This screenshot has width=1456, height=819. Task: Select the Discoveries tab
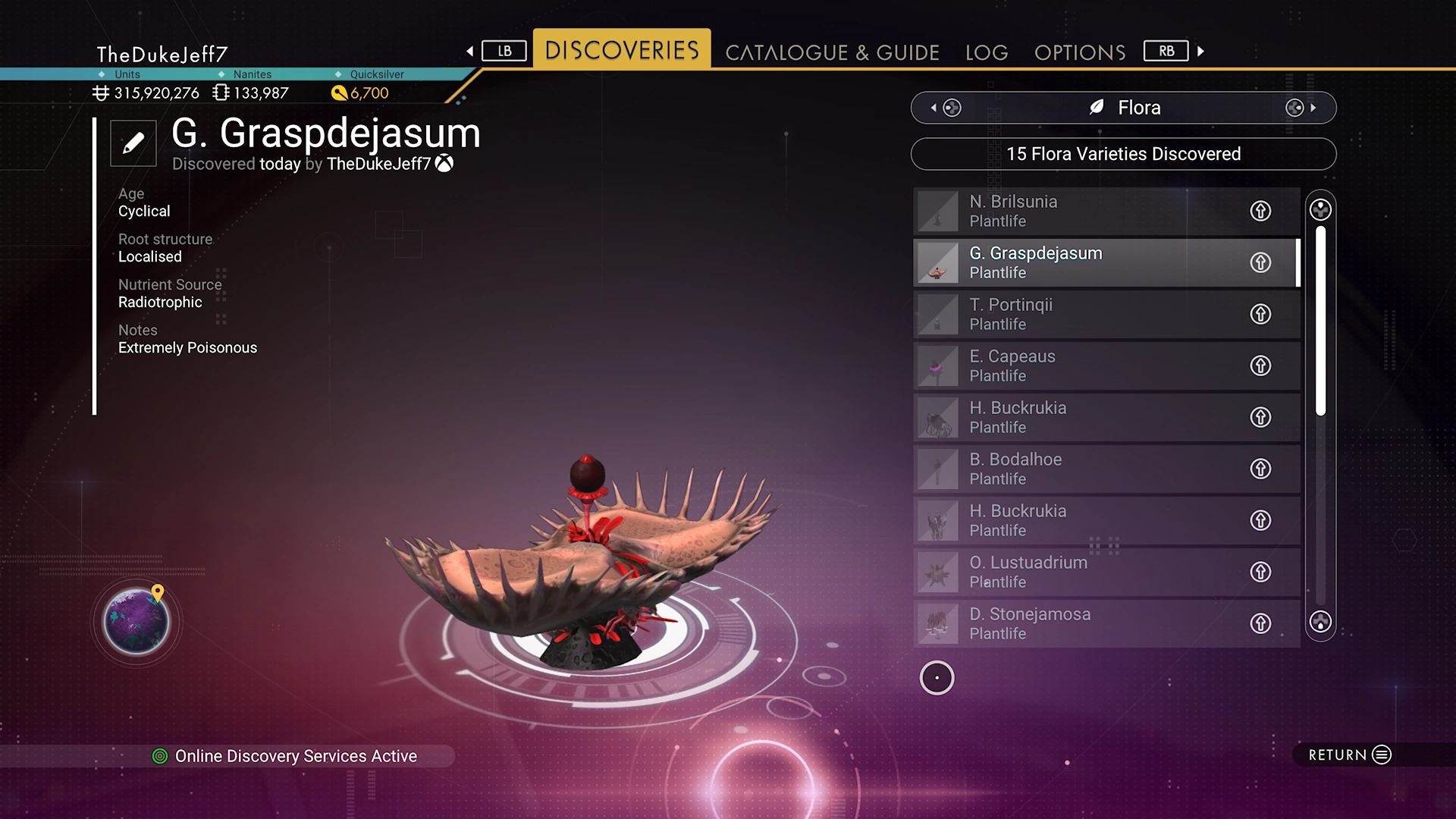tap(622, 50)
